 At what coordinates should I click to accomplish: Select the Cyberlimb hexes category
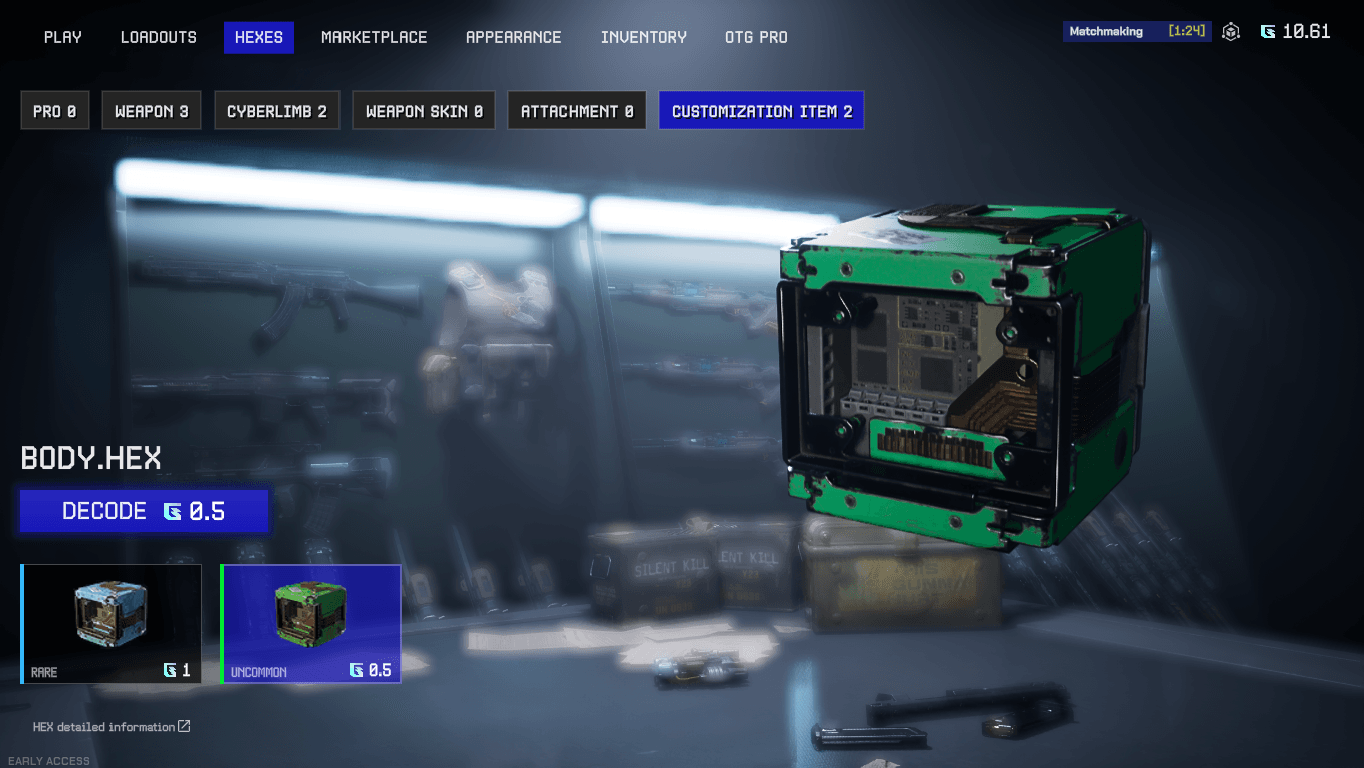pos(277,111)
